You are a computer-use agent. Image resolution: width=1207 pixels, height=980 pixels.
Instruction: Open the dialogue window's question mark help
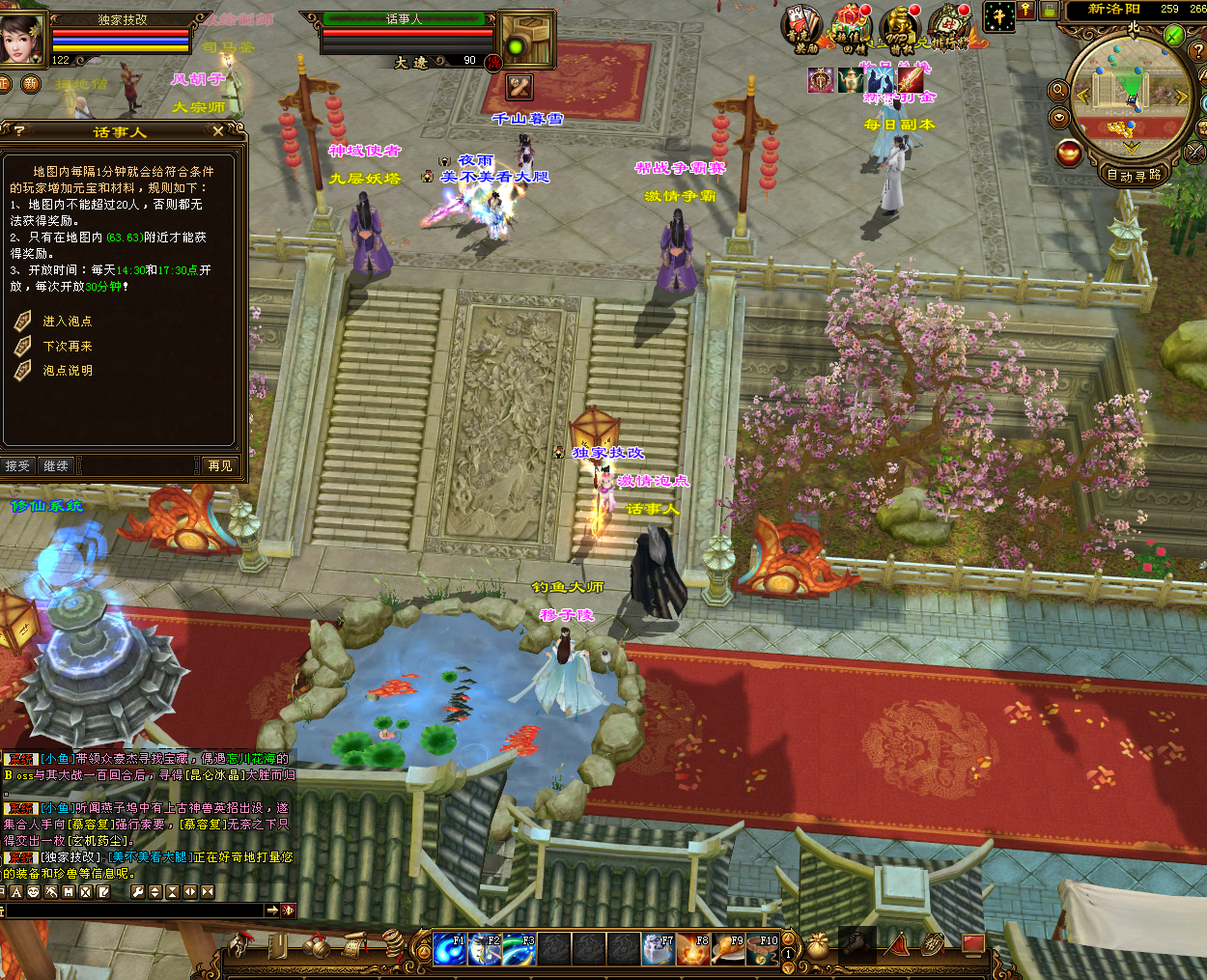(x=18, y=130)
